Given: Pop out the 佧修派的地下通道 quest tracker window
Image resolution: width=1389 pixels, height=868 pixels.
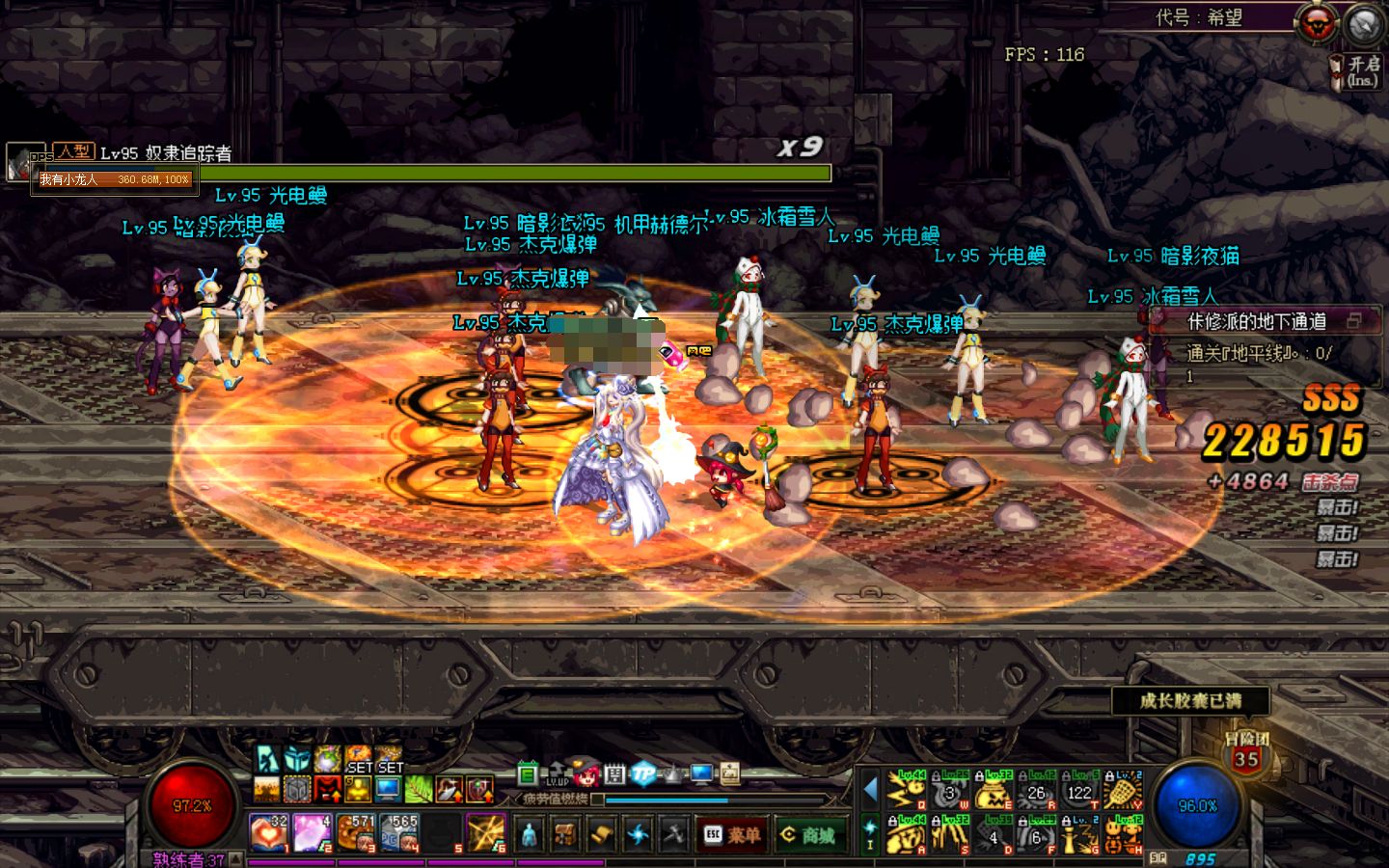Looking at the screenshot, I should (x=1356, y=322).
